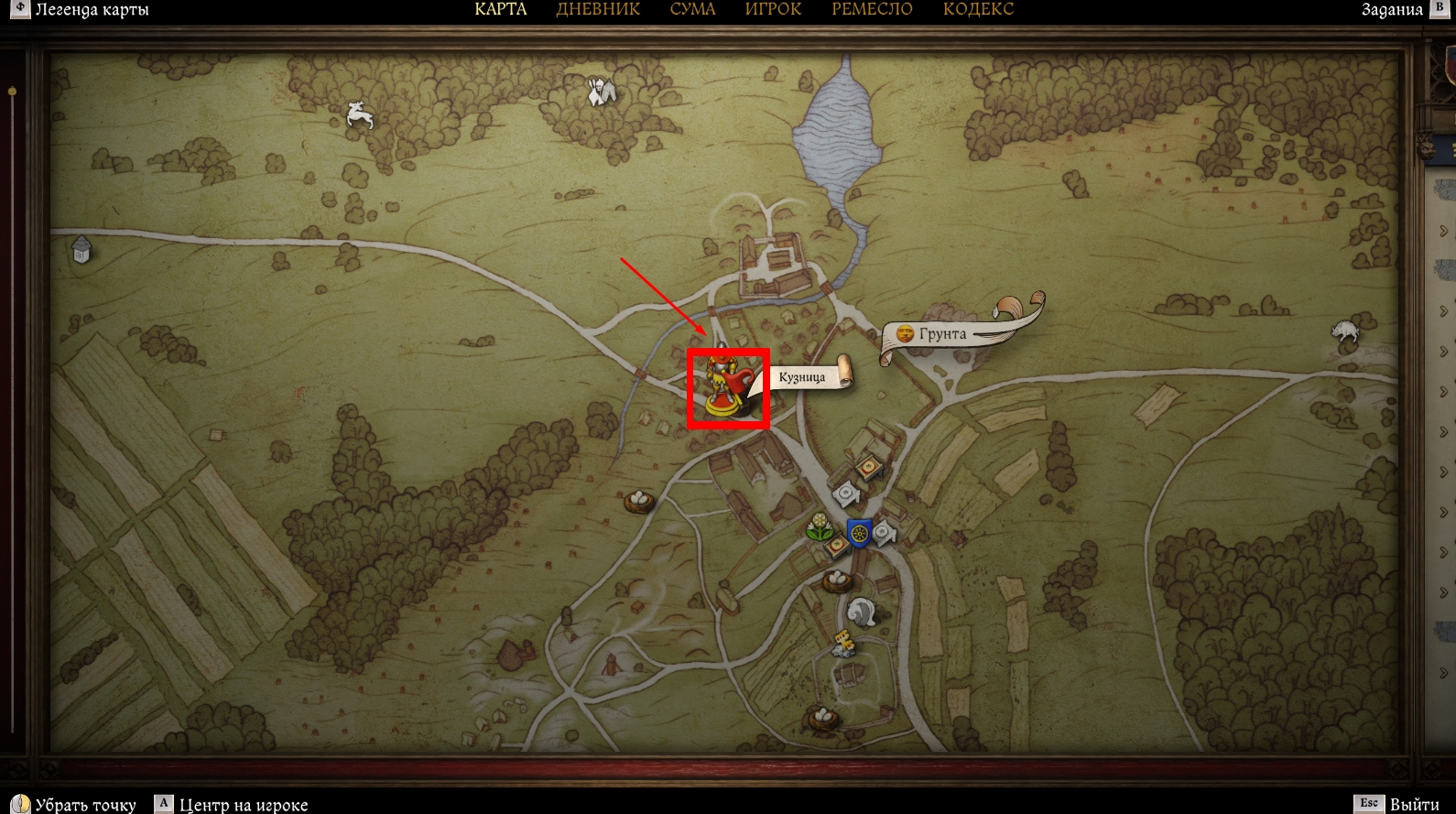Open the КОДЕКС tab
This screenshot has width=1456, height=814.
978,10
